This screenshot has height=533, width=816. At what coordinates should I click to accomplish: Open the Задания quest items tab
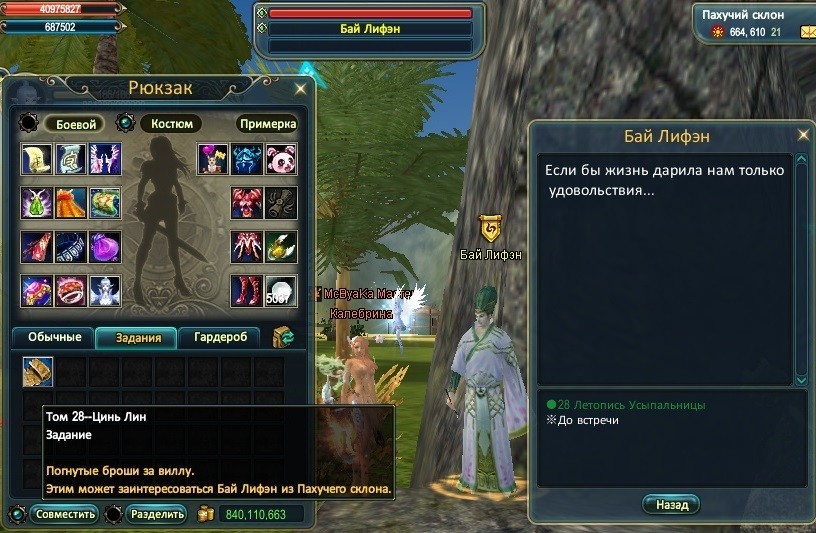point(137,338)
